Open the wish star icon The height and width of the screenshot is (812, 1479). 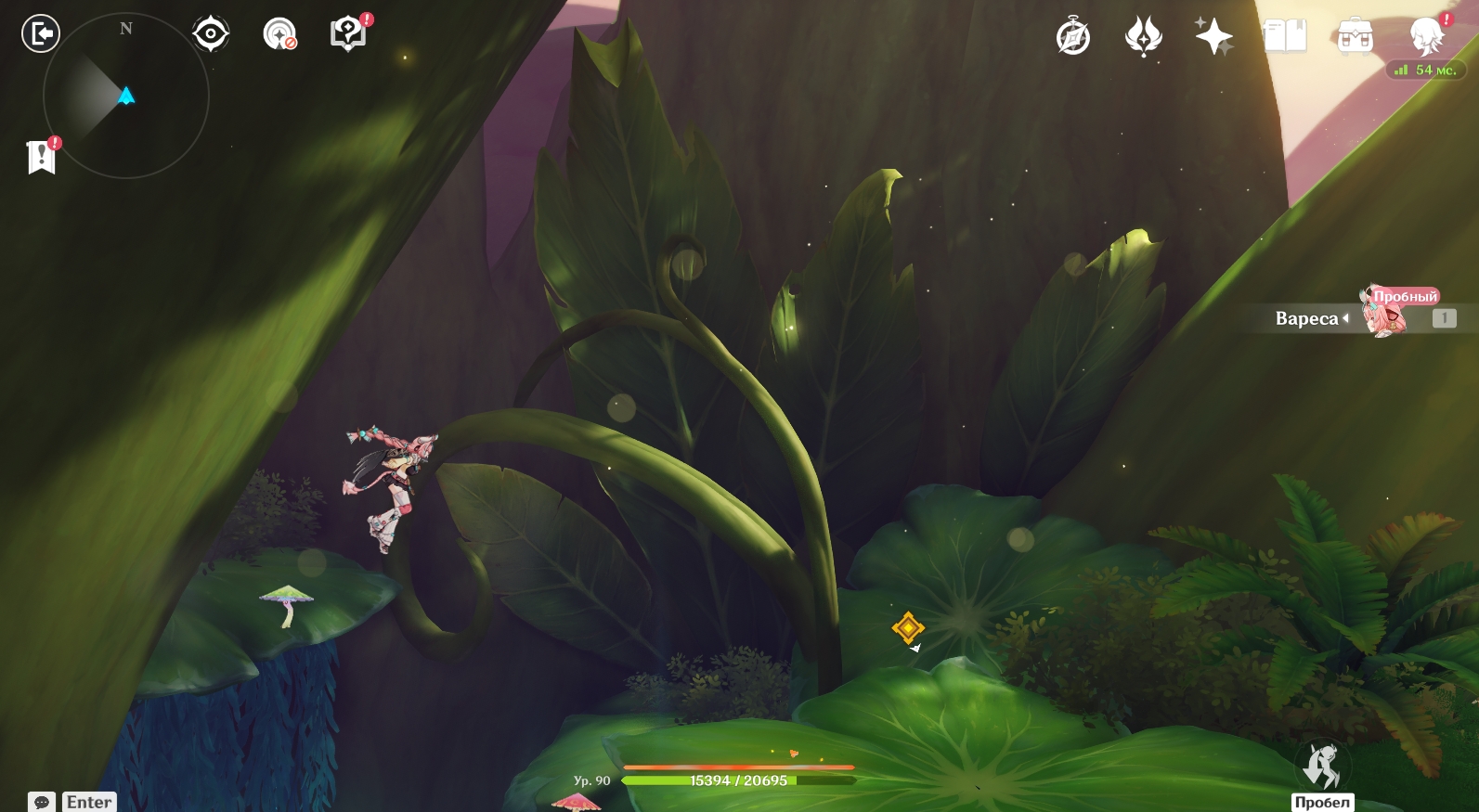1213,38
